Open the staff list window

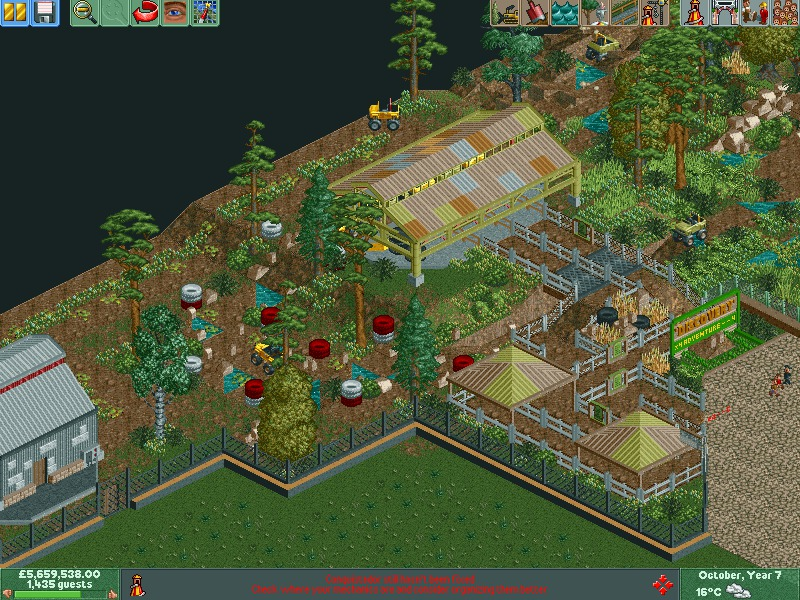click(x=753, y=13)
